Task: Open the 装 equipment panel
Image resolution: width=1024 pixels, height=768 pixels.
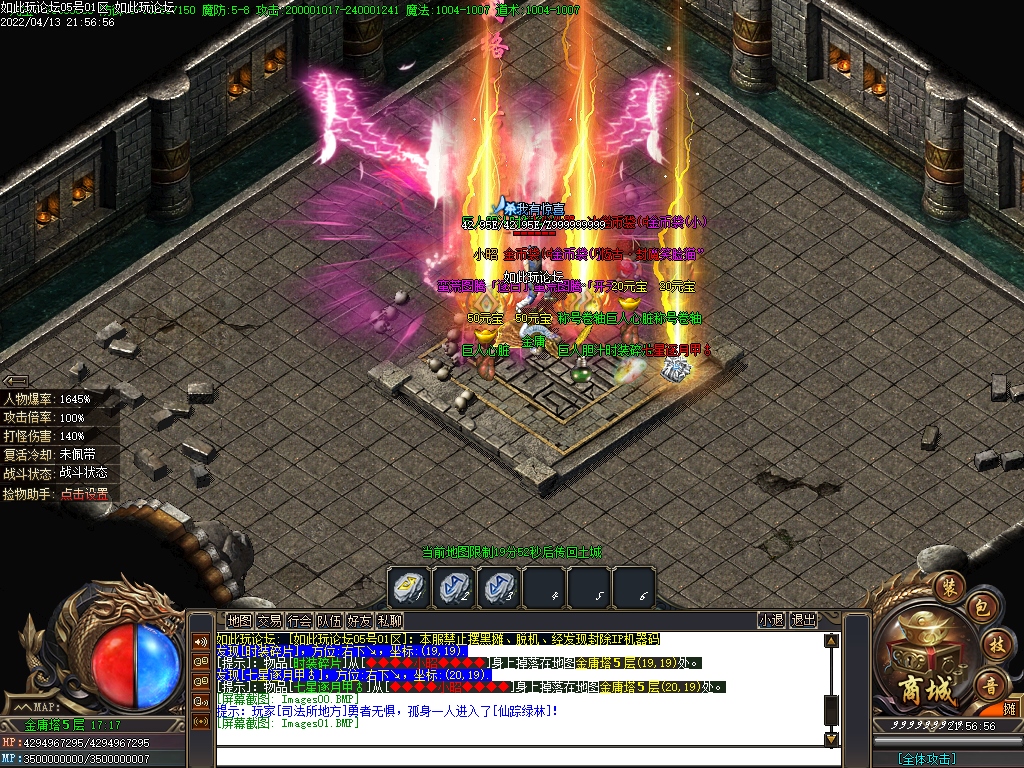Action: [949, 585]
